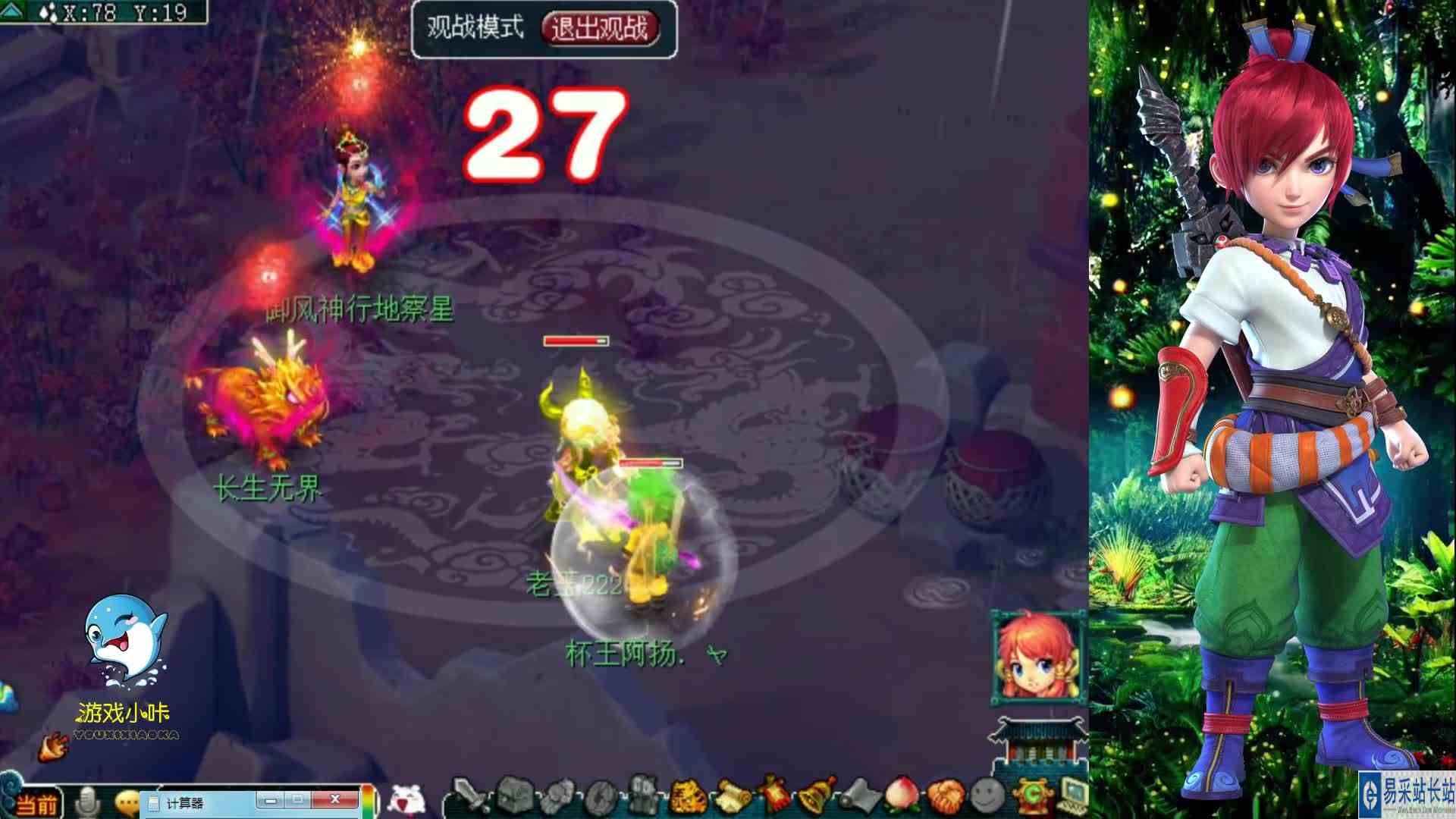Screen dimensions: 1456x819
Task: Toggle the weather droplet icon beside the coordinates
Action: click(x=47, y=11)
